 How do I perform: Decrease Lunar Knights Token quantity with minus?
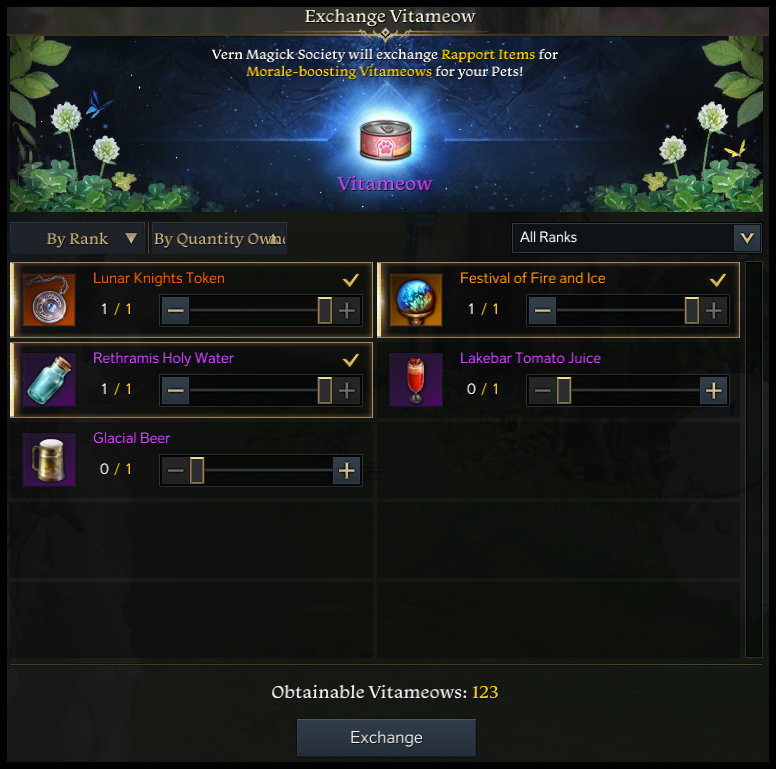pos(176,311)
